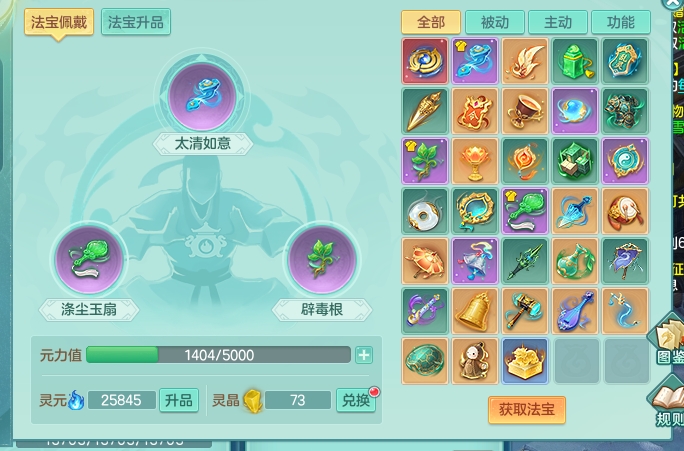Open the 法宝升品 tab

click(x=135, y=22)
